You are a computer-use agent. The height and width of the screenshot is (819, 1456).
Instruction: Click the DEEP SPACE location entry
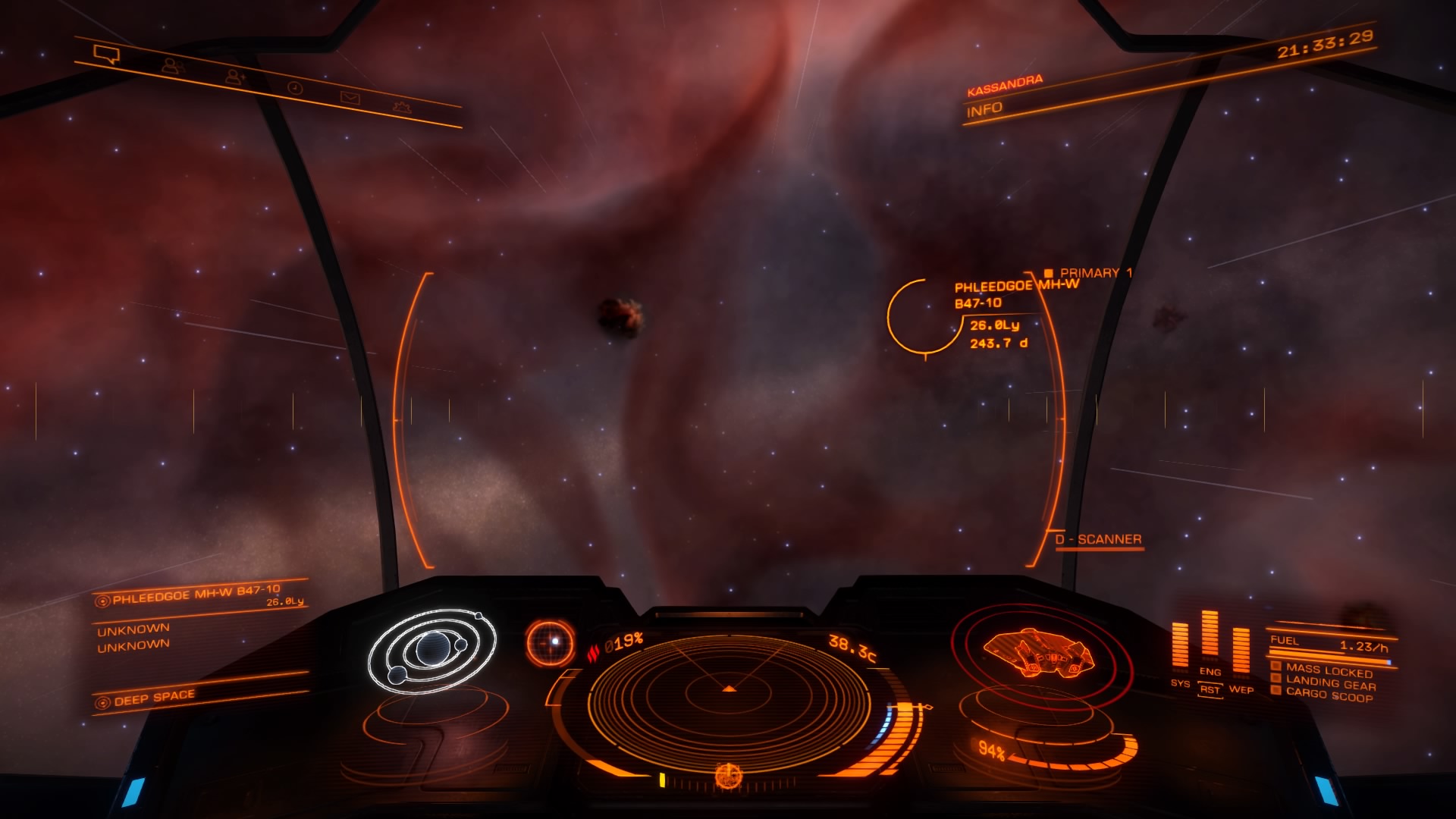tap(154, 698)
